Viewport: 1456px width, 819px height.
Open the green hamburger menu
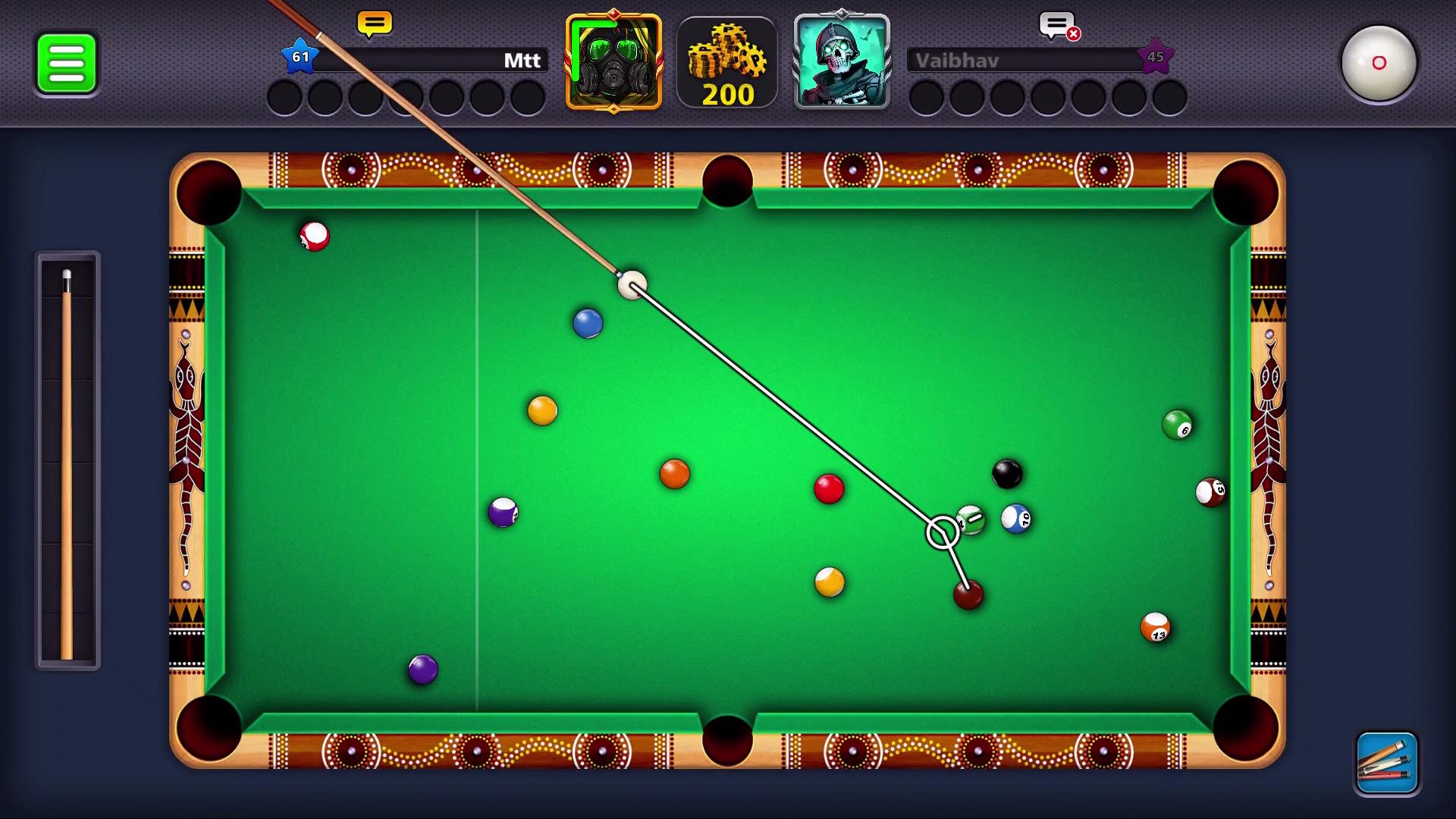click(67, 64)
